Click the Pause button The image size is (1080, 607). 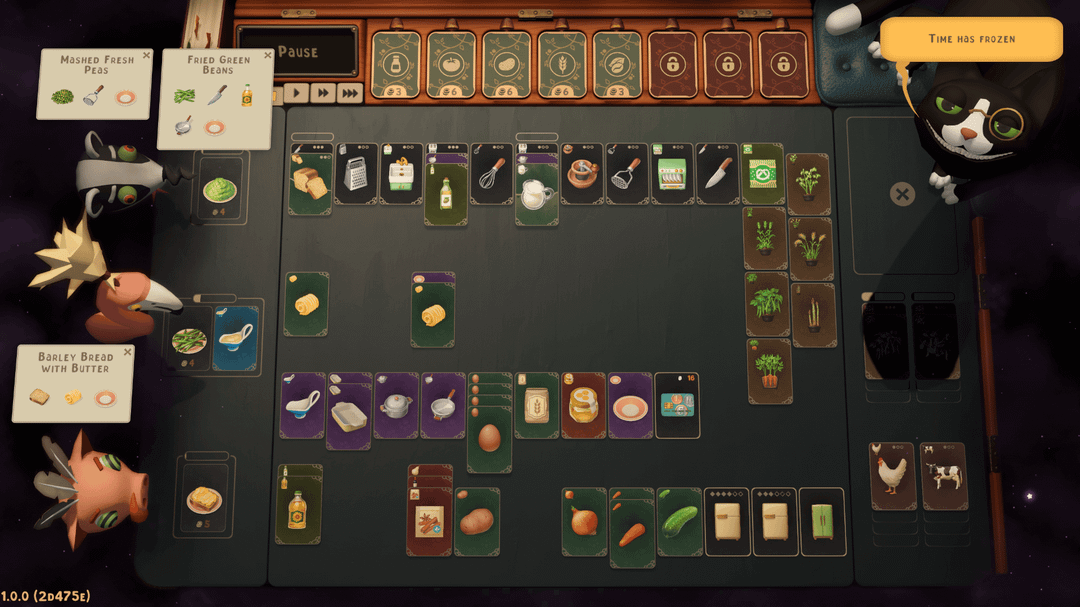pos(296,52)
